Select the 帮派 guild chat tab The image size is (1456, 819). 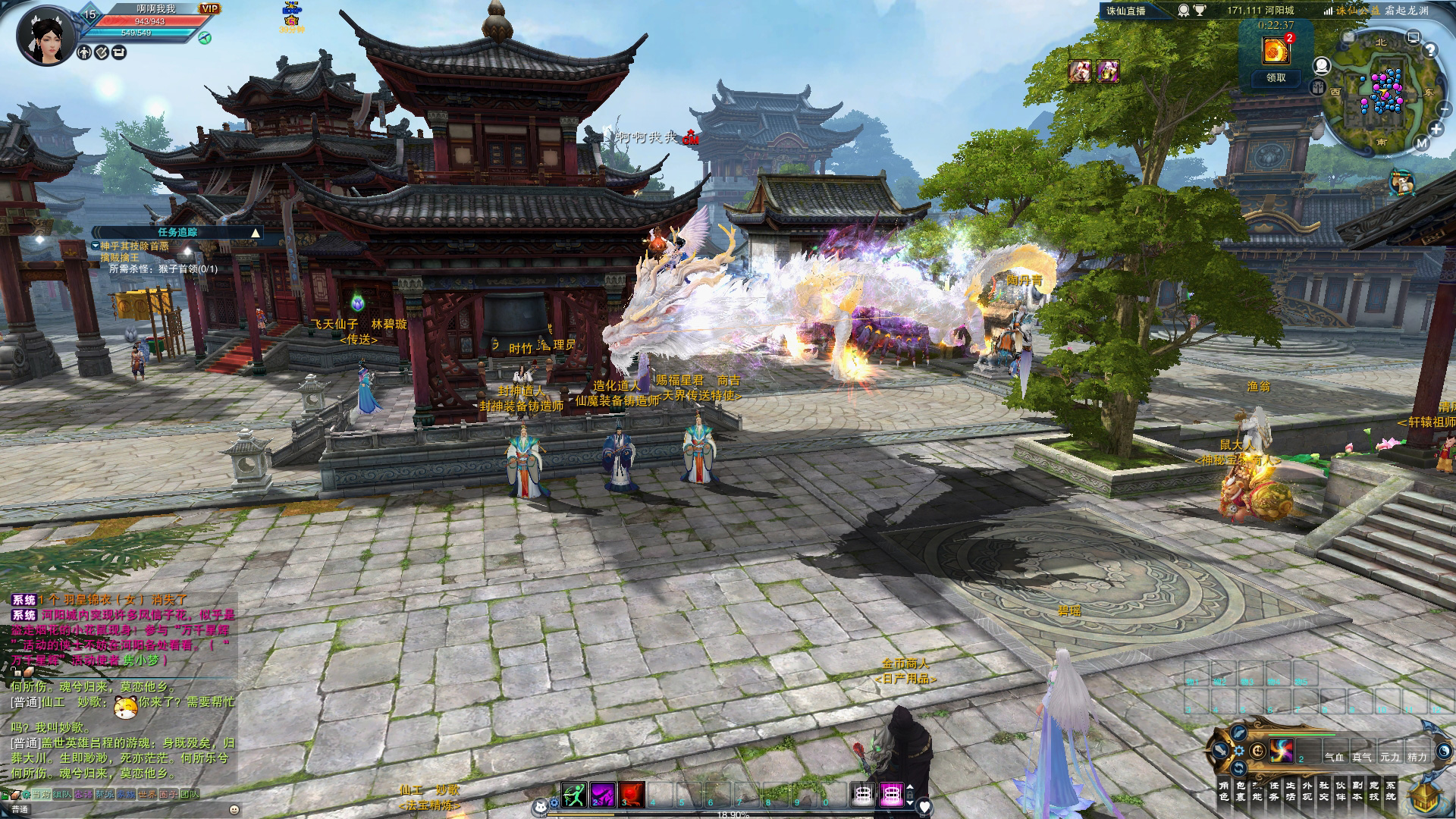point(105,794)
